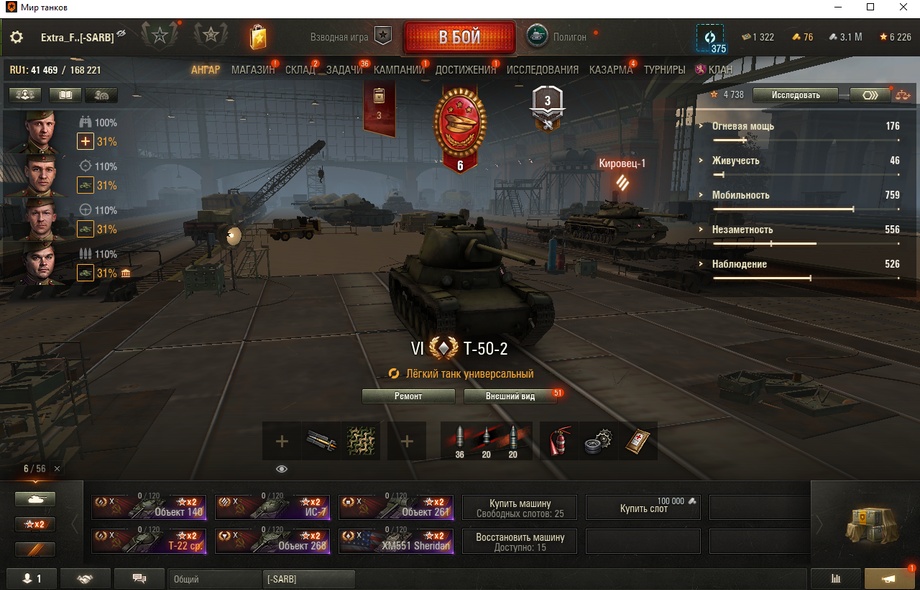This screenshot has height=590, width=920.
Task: Open the СКЛАД tab
Action: (x=300, y=70)
